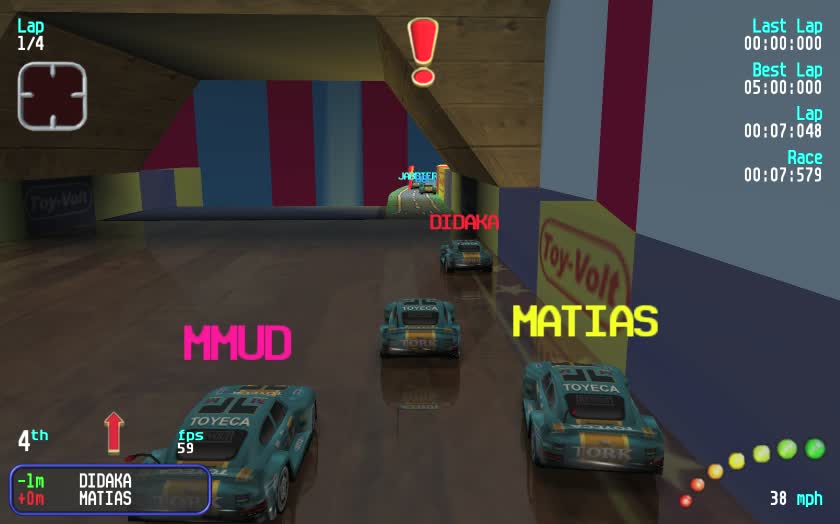Select the DIDAKA row in the gap panel
Image resolution: width=840 pixels, height=524 pixels.
pos(110,481)
